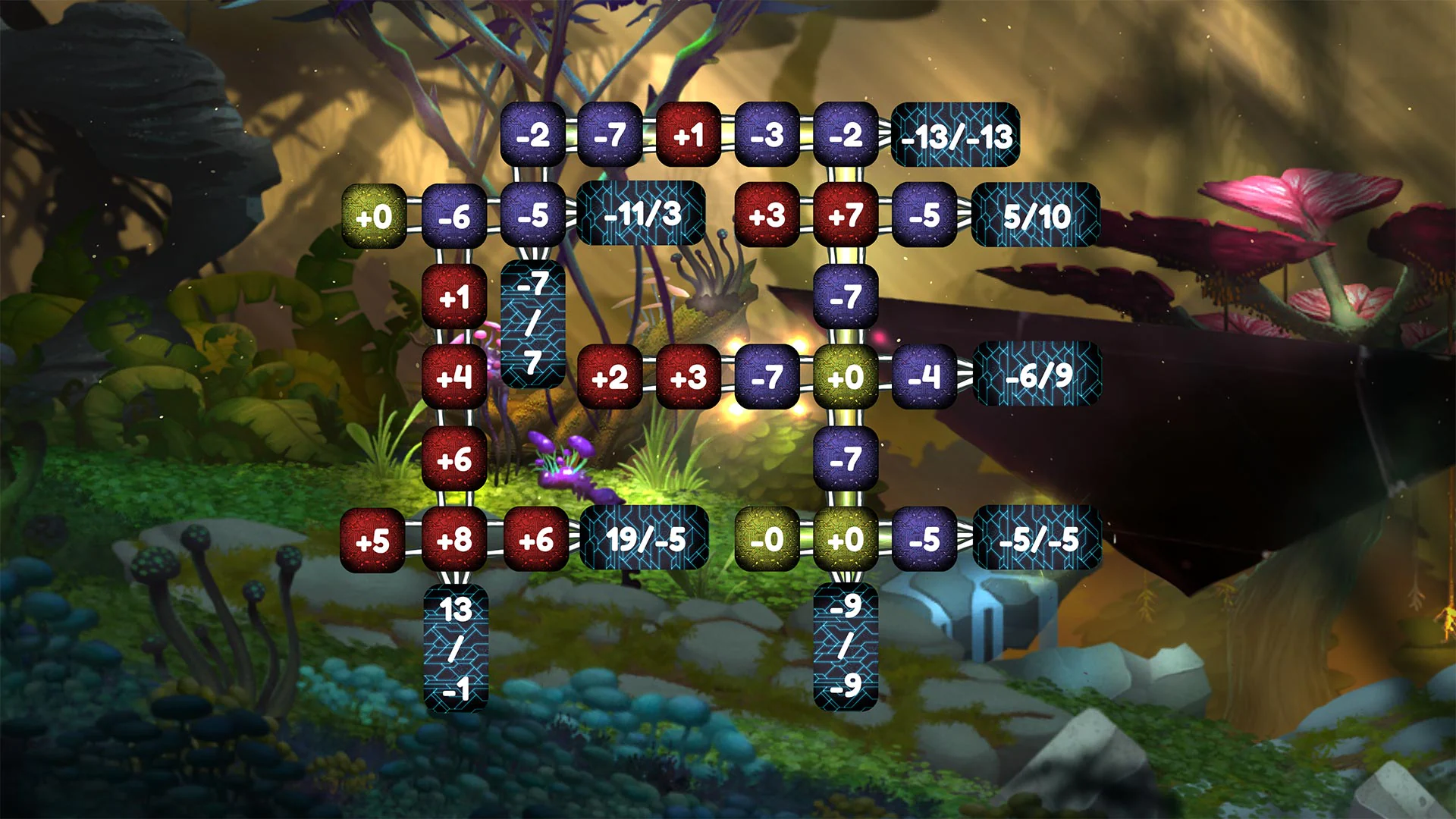1456x819 pixels.
Task: Click the -0 yellow tile near the bottom
Action: click(x=766, y=539)
